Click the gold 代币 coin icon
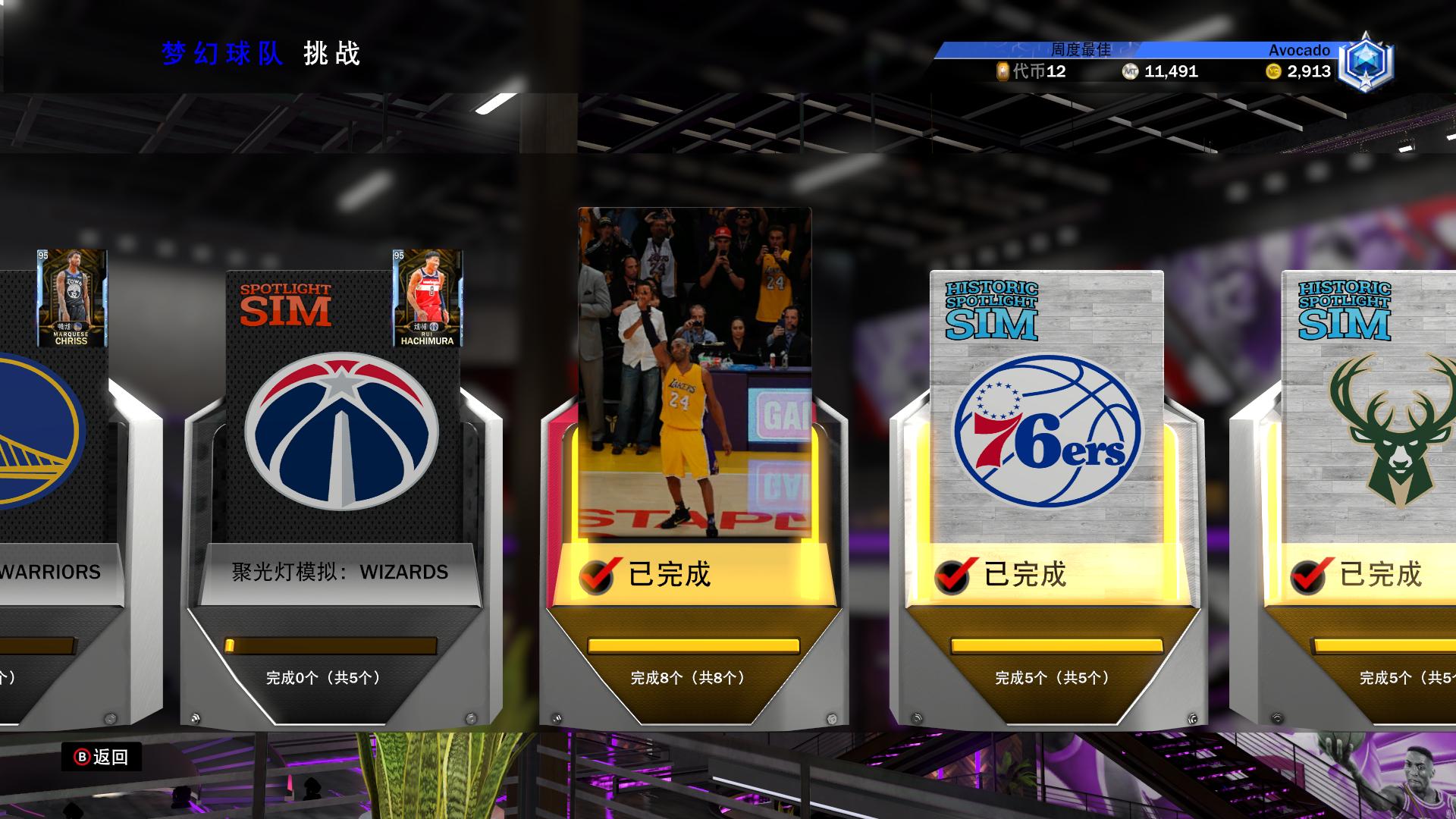1456x819 pixels. click(1003, 72)
